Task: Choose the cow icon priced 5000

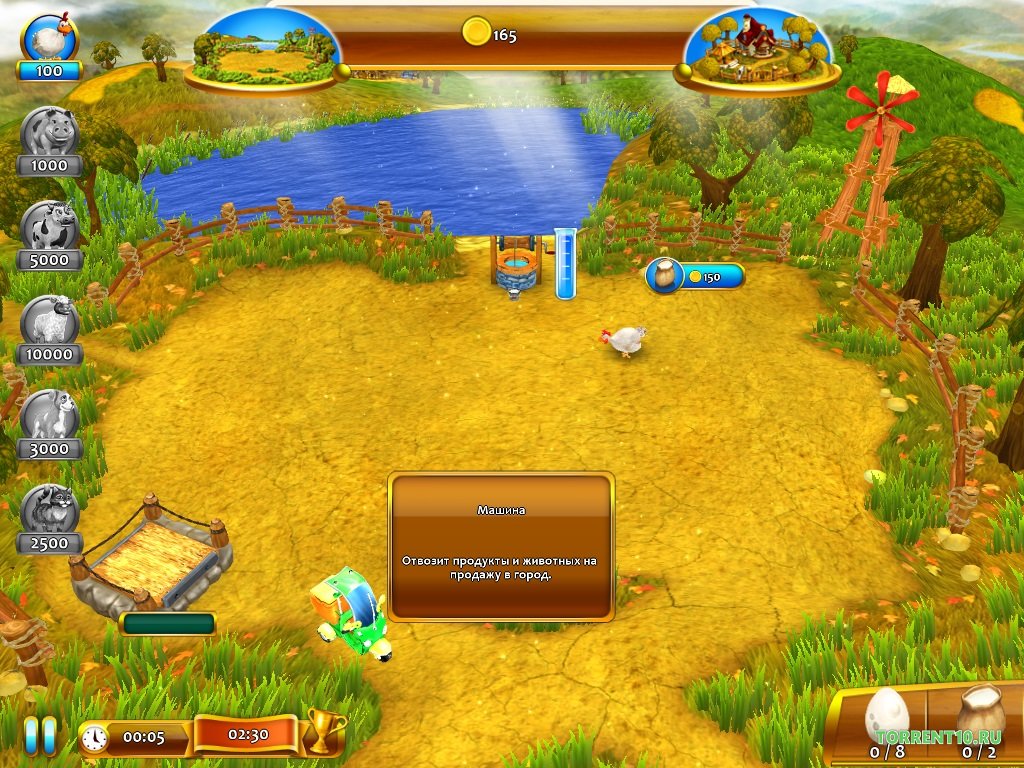Action: coord(49,227)
